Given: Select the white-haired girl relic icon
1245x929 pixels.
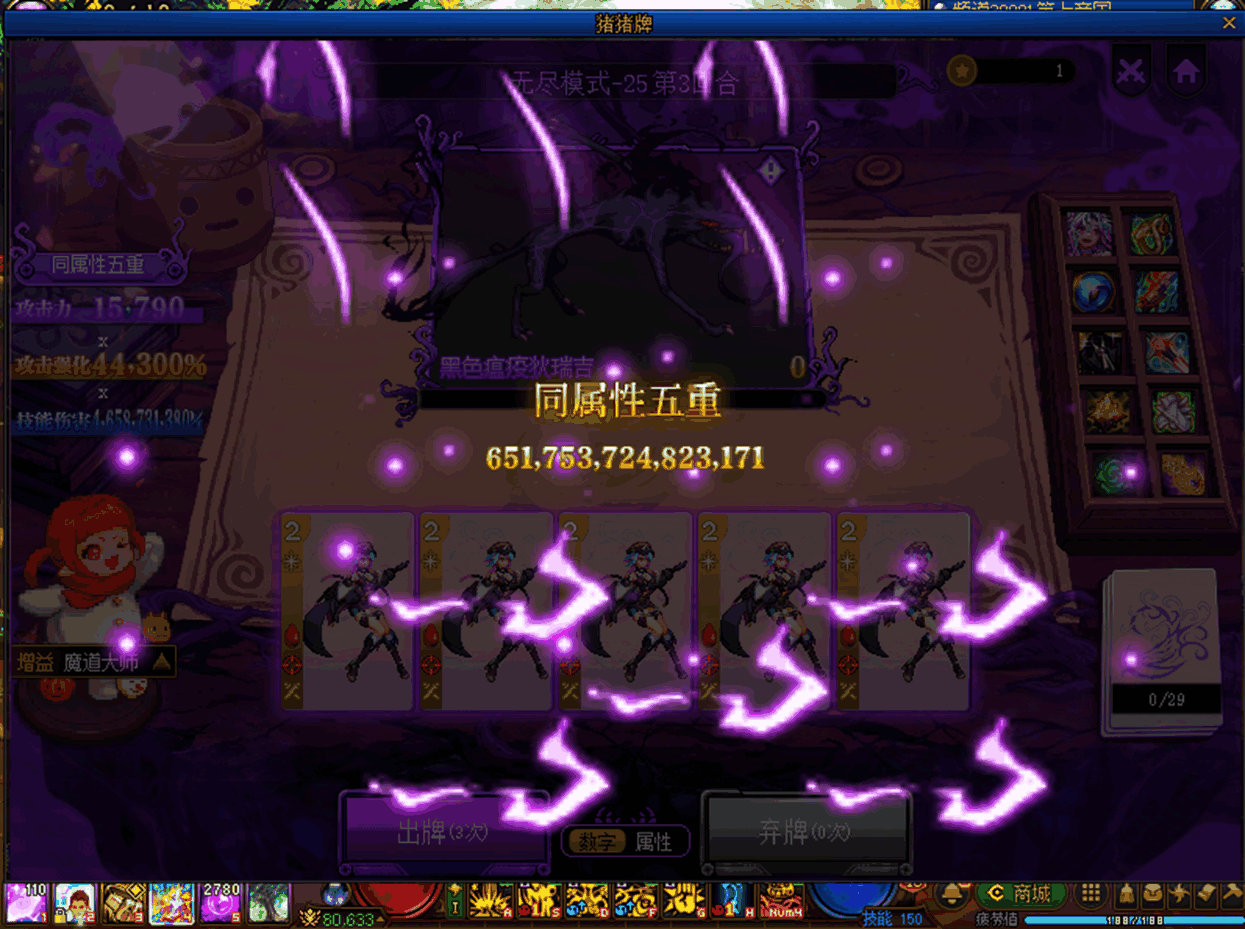Looking at the screenshot, I should (1088, 233).
